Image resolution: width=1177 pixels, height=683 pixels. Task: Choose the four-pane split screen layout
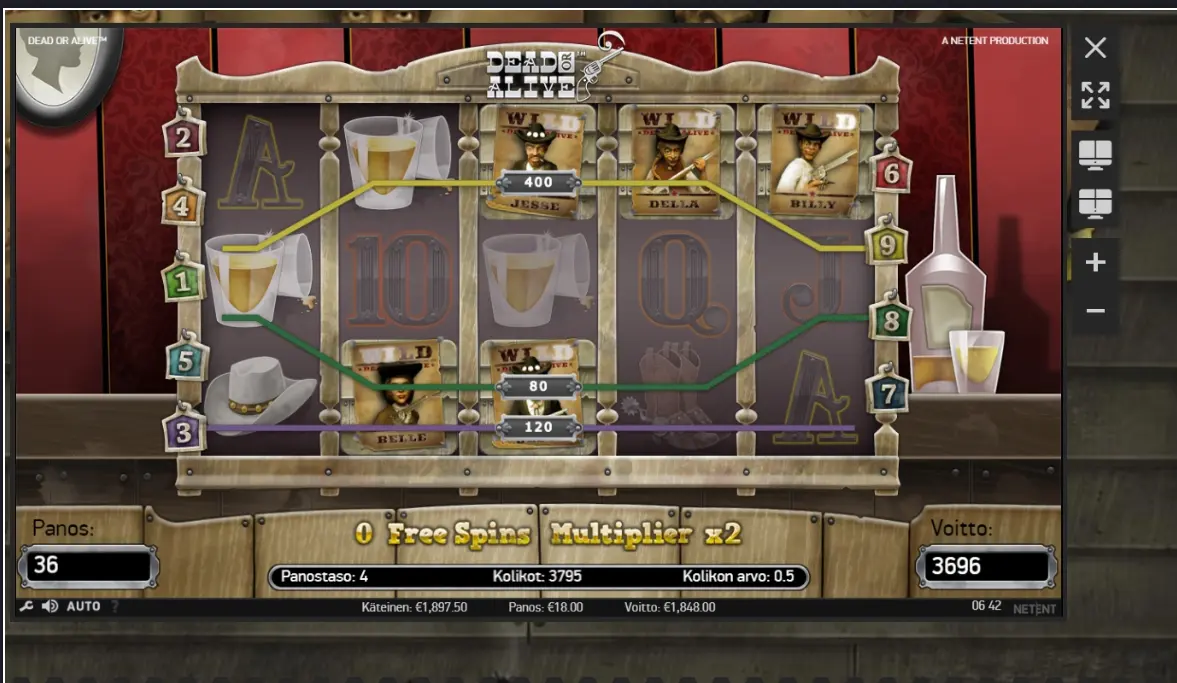(1095, 204)
